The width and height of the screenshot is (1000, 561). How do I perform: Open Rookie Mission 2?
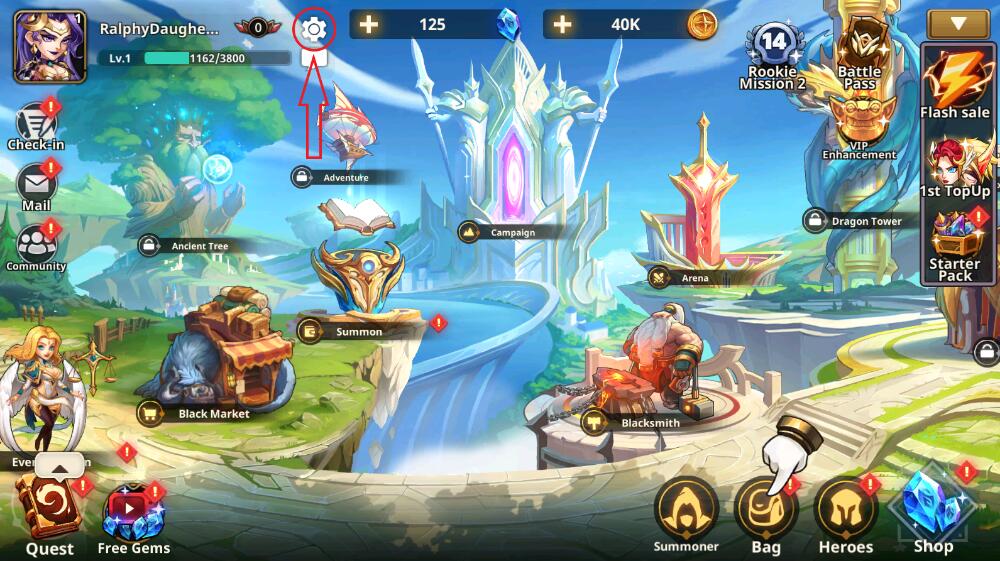coord(773,52)
